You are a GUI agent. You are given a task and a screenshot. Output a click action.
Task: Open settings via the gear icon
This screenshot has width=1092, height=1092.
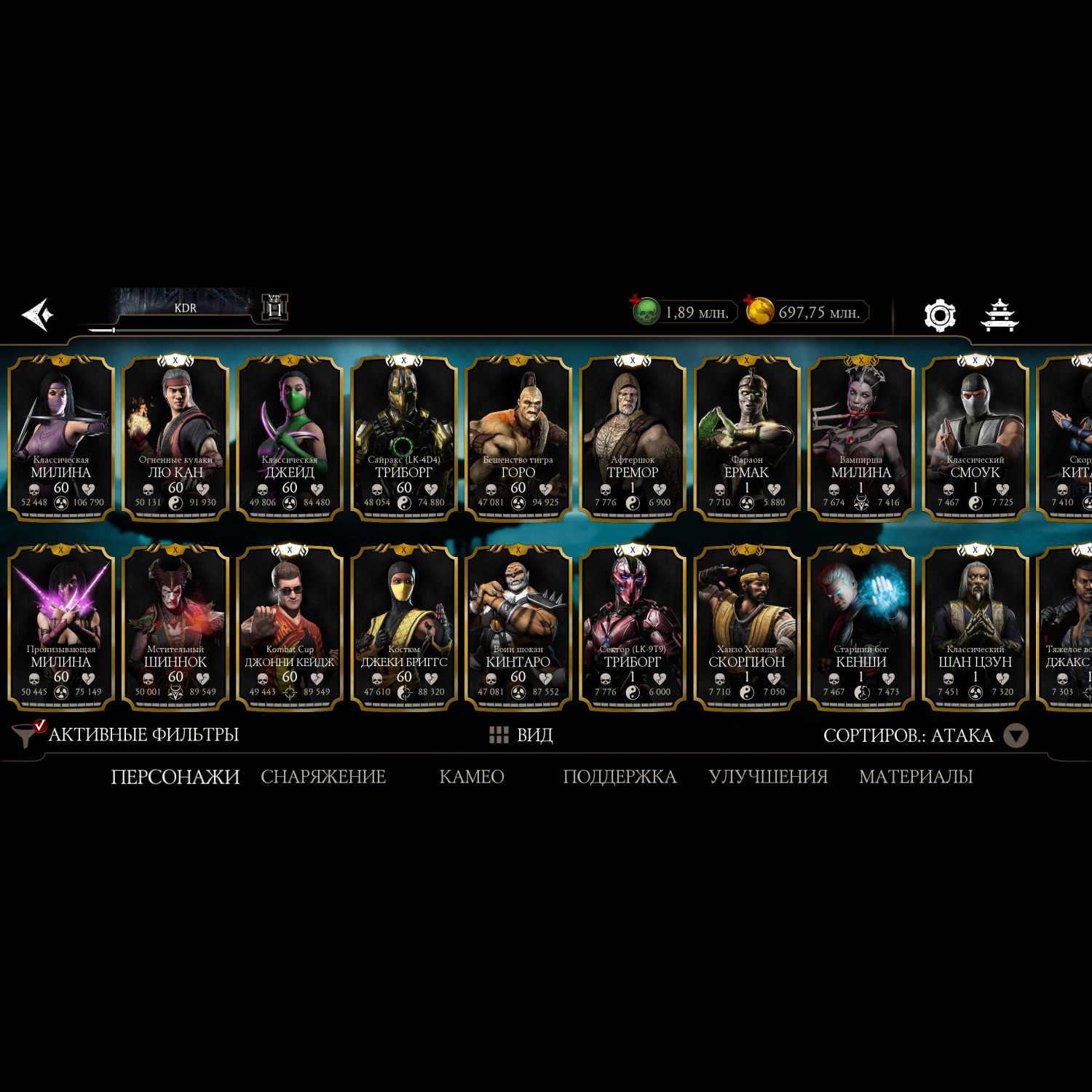[x=939, y=315]
